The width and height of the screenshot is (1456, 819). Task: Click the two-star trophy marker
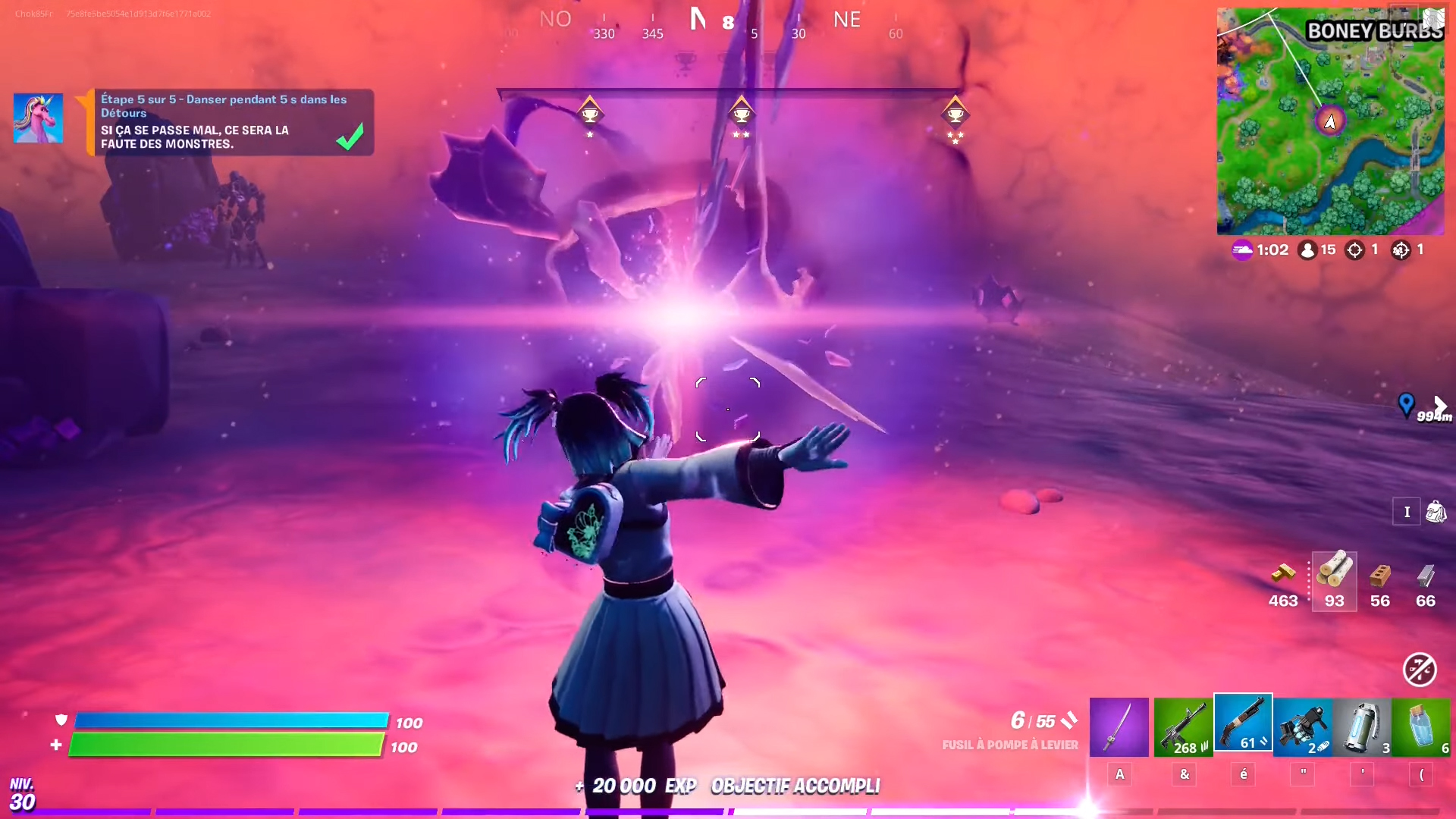pyautogui.click(x=741, y=114)
